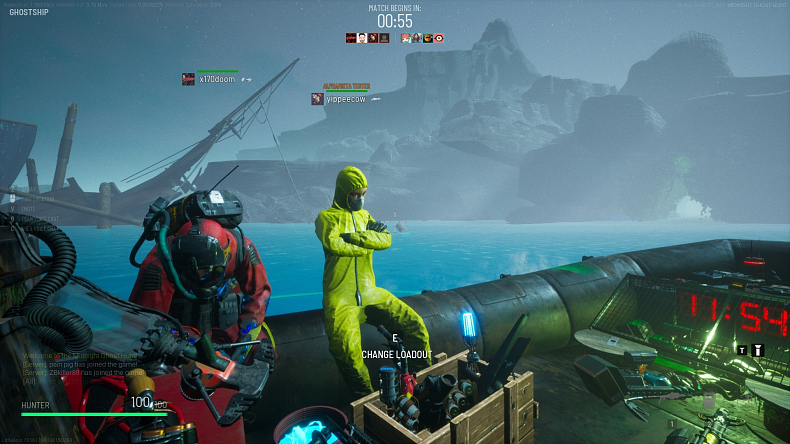
Task: Select the eye avatar on red background
Action: point(439,38)
